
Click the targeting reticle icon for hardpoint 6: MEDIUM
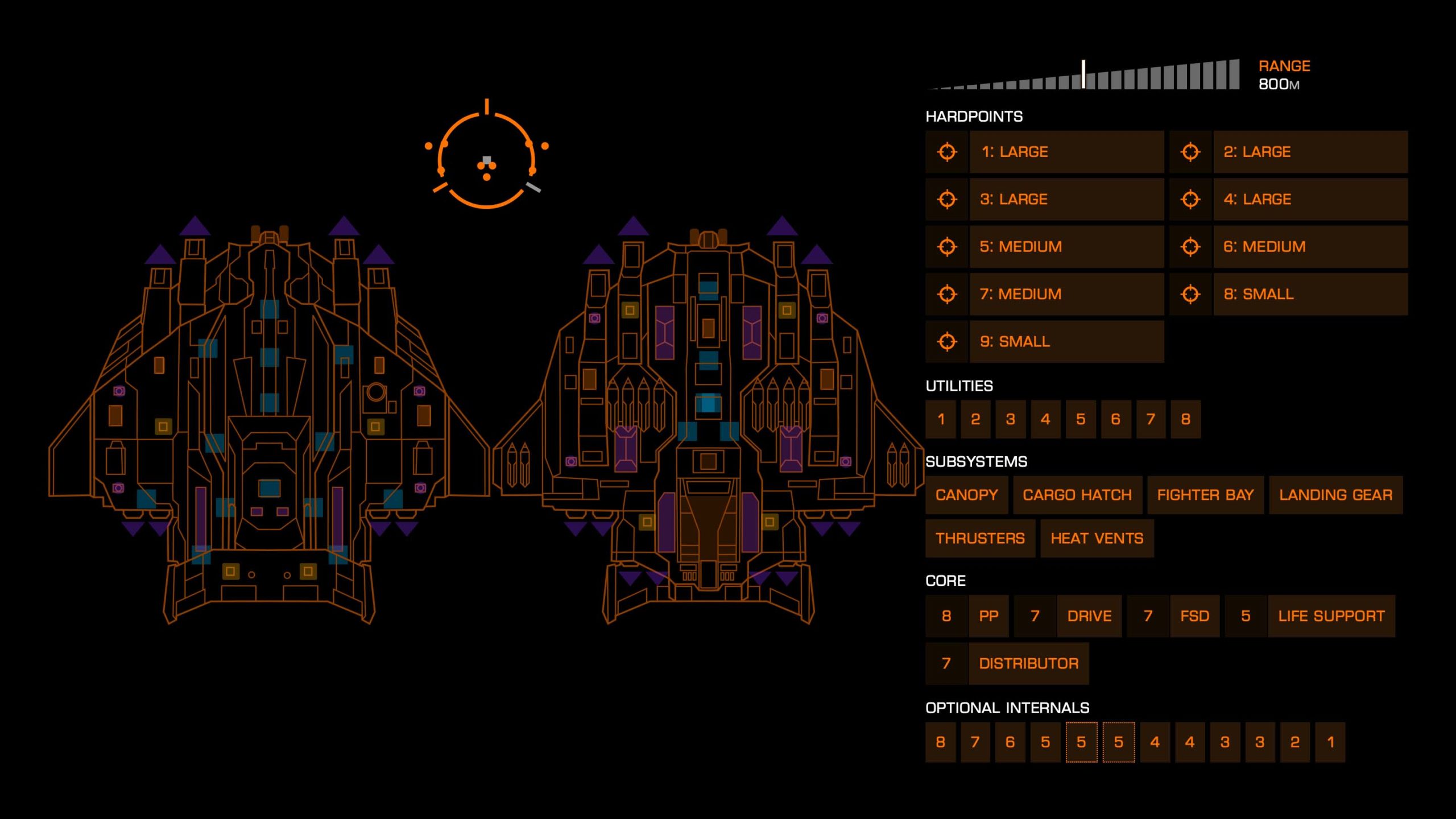(x=1190, y=247)
